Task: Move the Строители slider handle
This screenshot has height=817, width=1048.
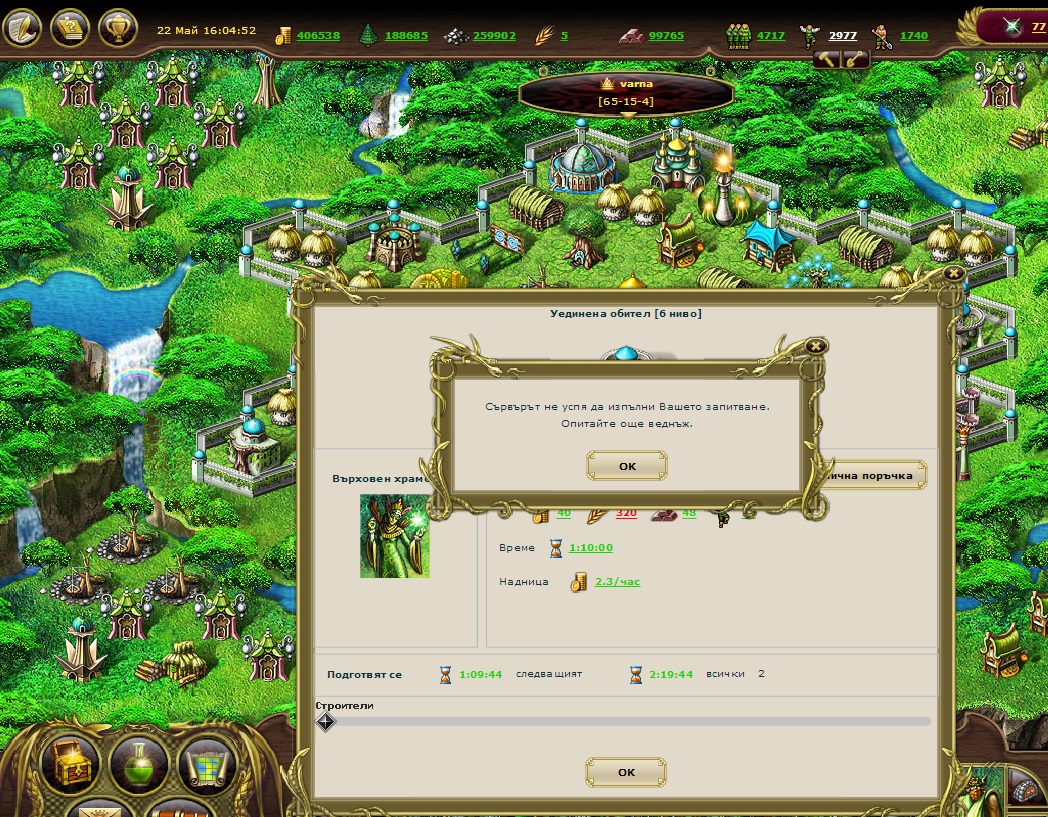Action: tap(326, 721)
